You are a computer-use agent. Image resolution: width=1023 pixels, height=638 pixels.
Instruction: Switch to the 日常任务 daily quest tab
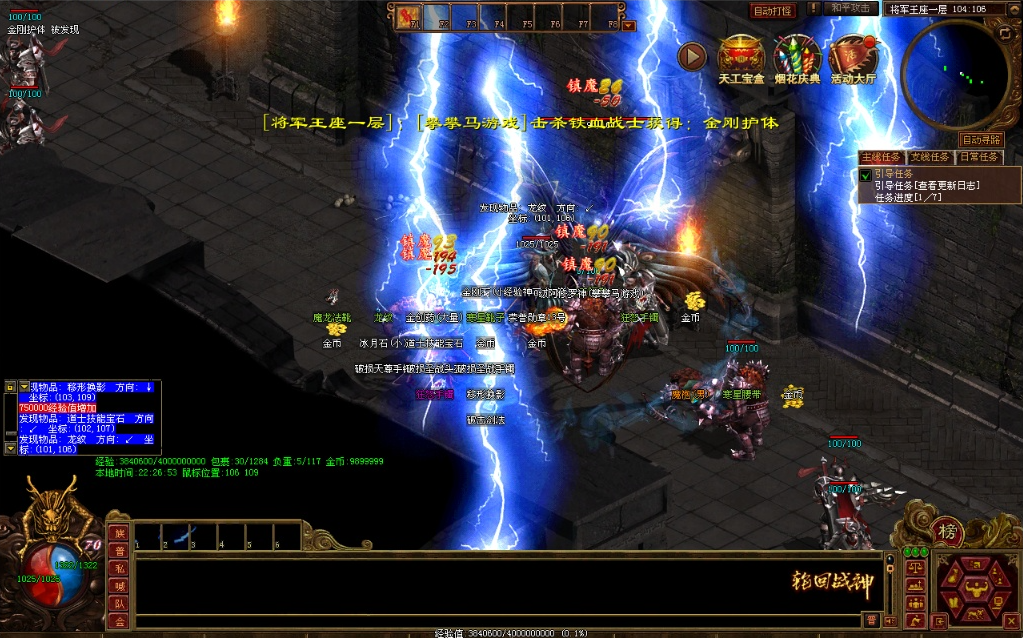(978, 157)
